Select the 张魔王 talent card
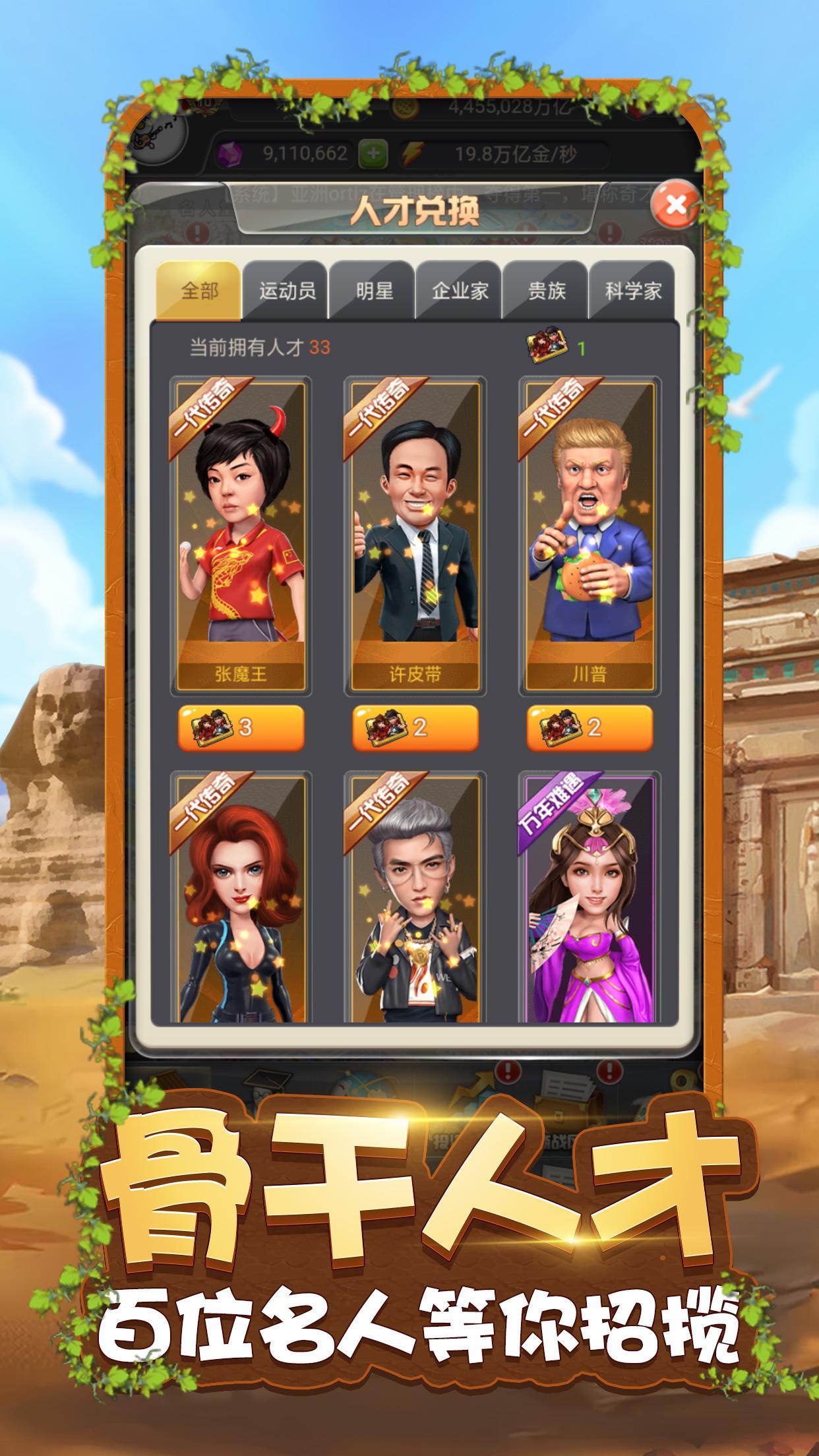Screen dimensions: 819x1456 (241, 534)
